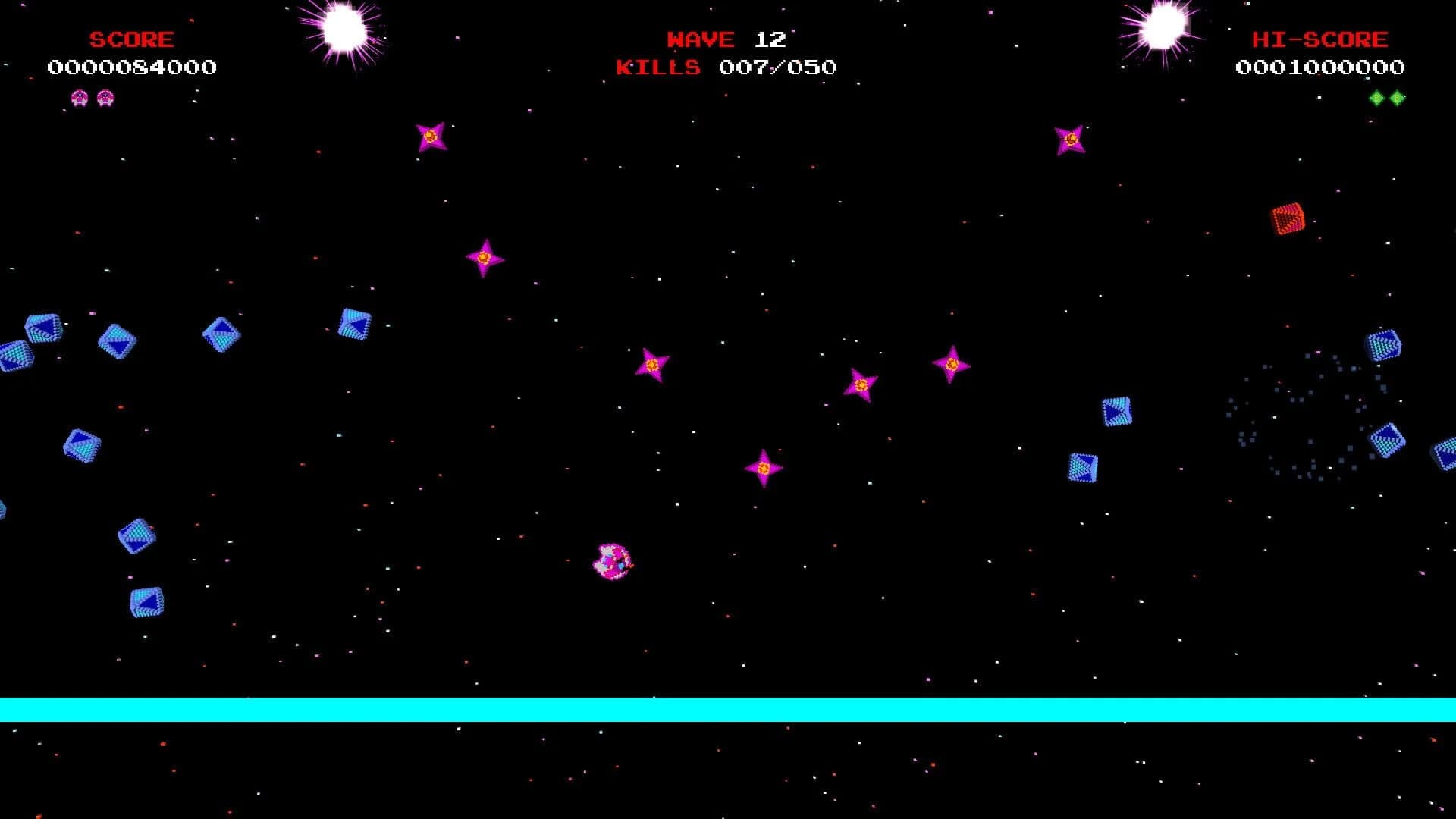Select the second pink ship life icon
Image resolution: width=1456 pixels, height=819 pixels.
[x=106, y=97]
